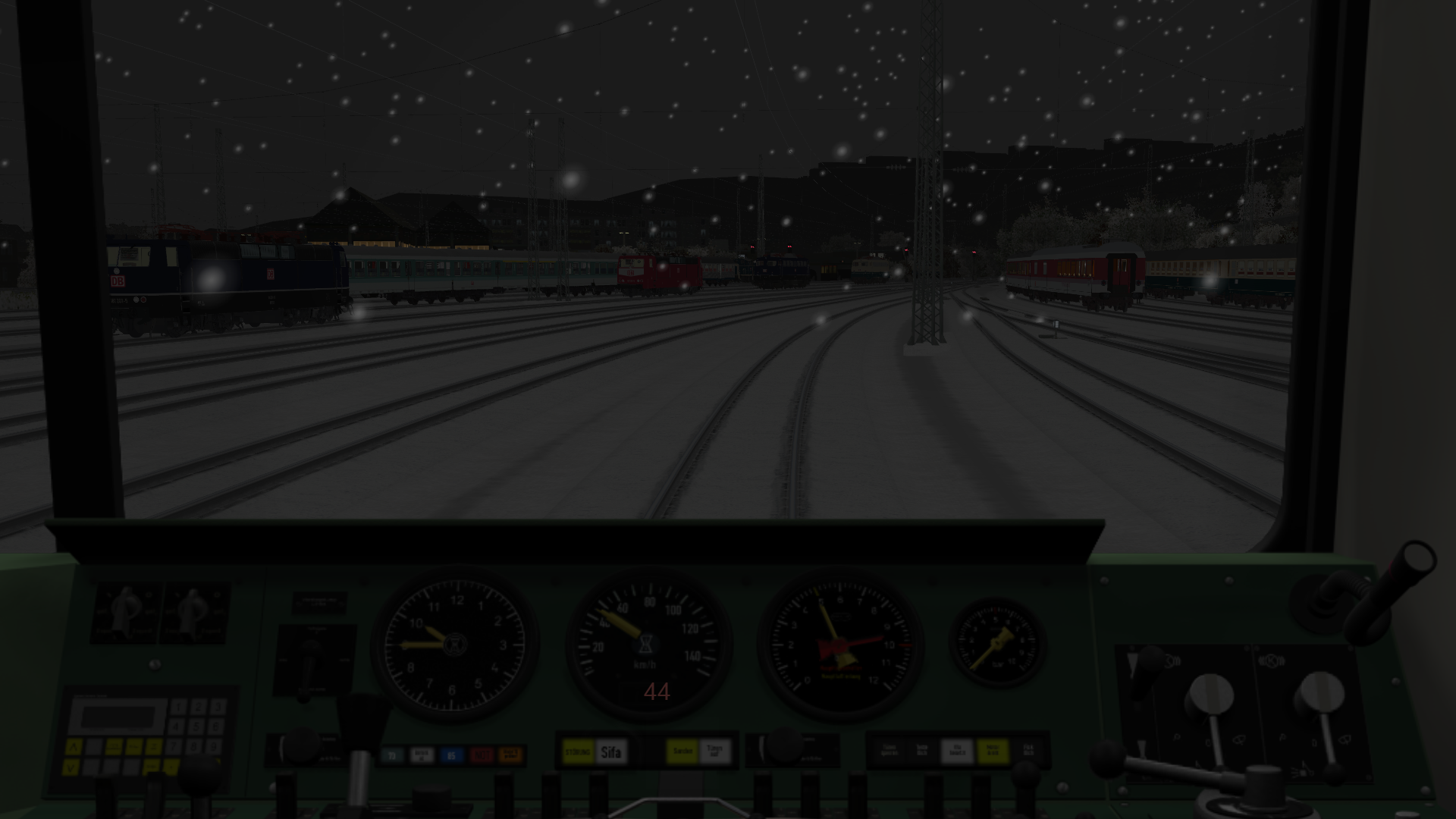
Task: Click the yellow up-arrow key on the keypad
Action: tap(74, 748)
